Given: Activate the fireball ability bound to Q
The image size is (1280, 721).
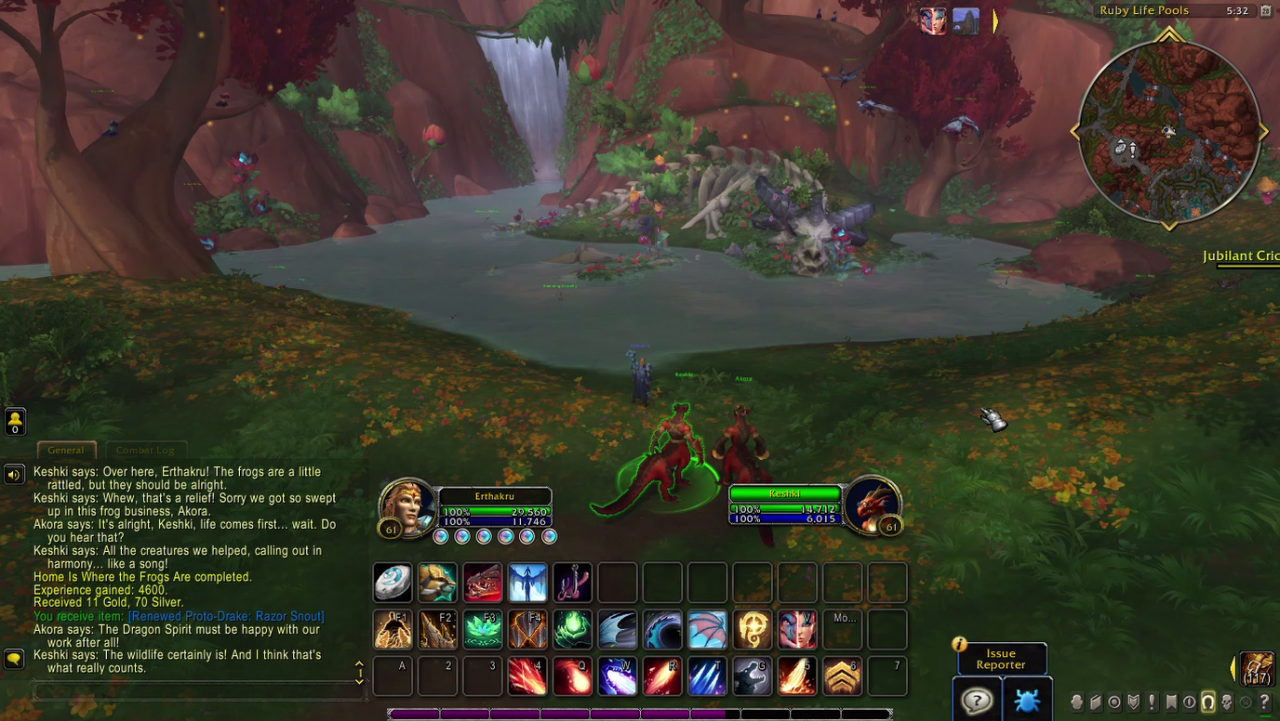Looking at the screenshot, I should click(x=572, y=677).
